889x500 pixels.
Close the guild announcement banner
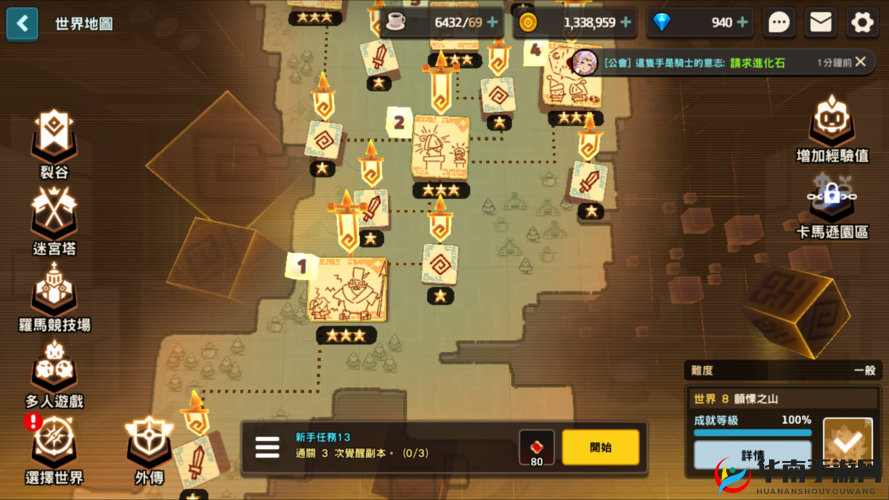[864, 62]
